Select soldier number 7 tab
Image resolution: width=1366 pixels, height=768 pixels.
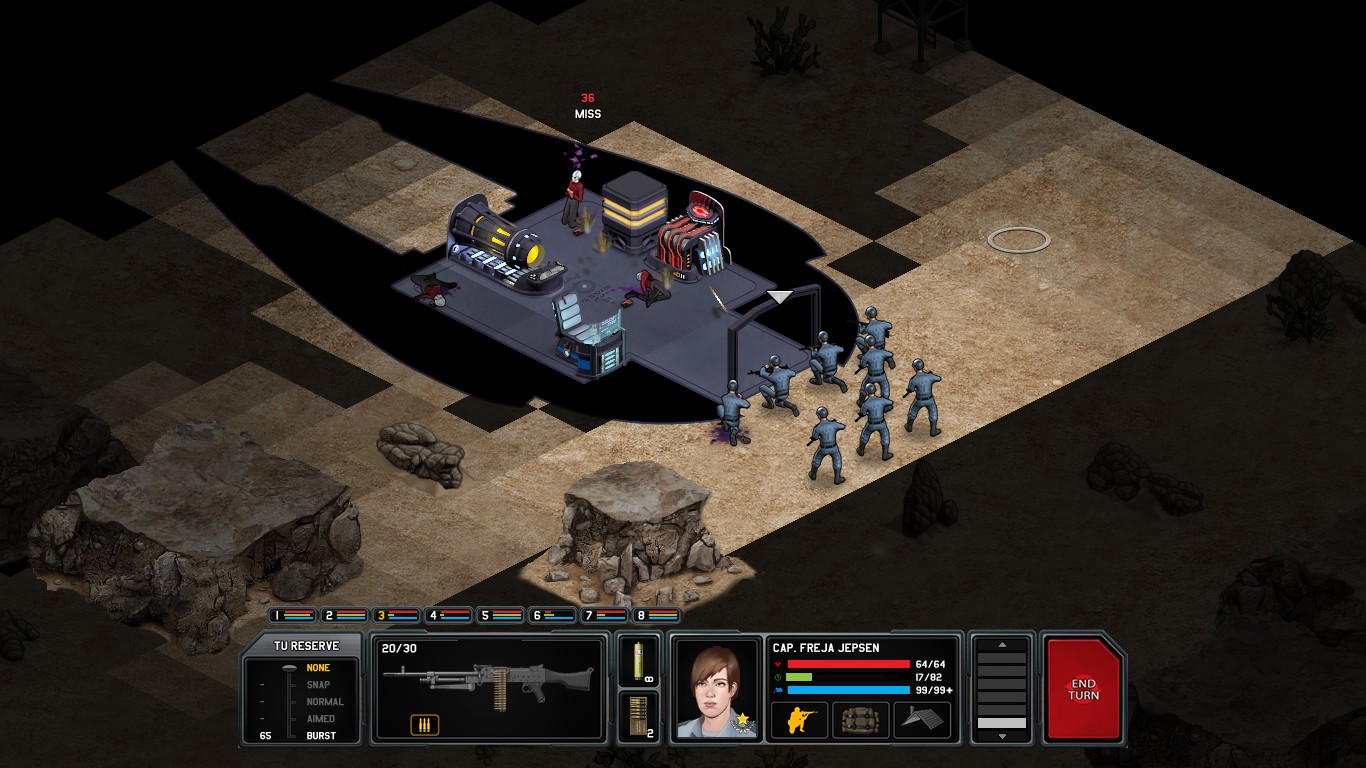click(604, 616)
